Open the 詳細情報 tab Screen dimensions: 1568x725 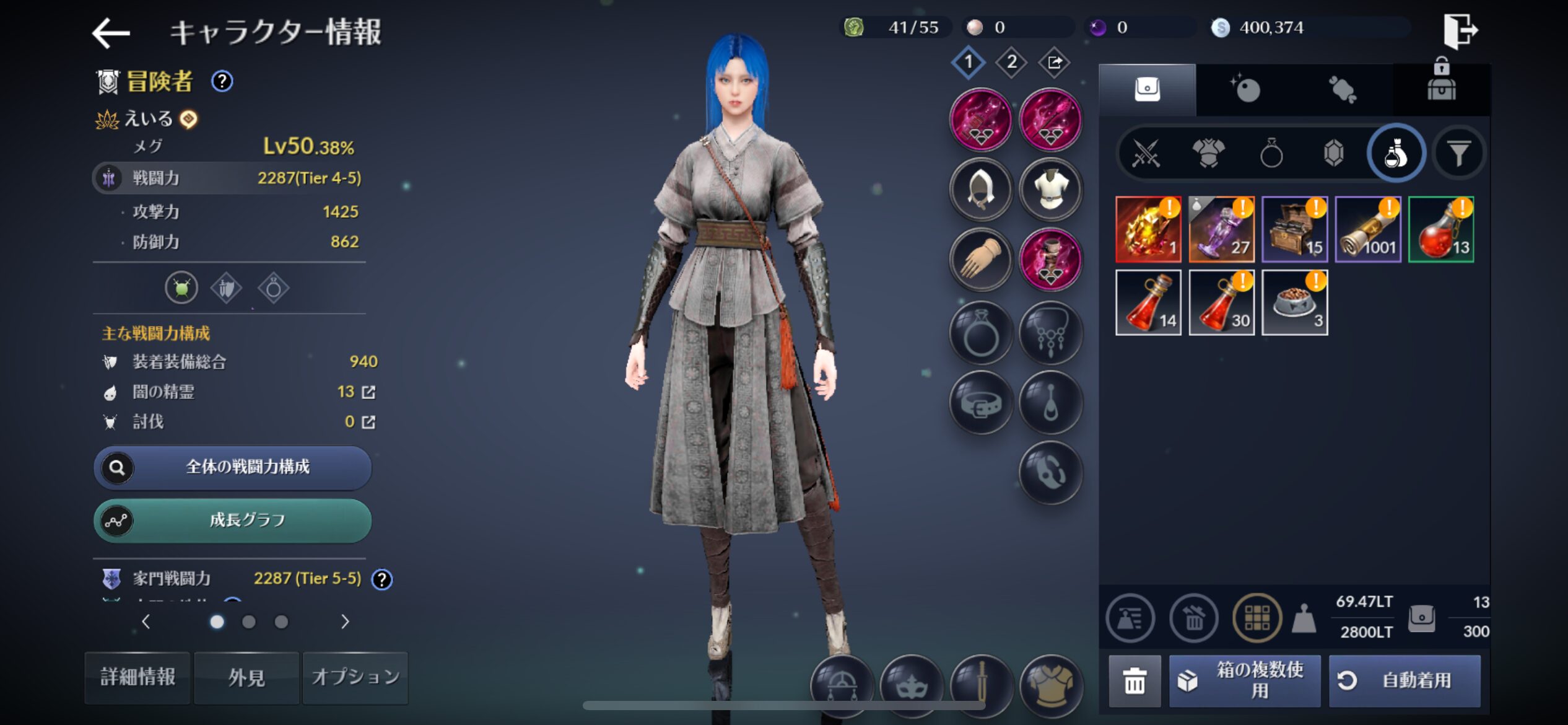point(137,677)
